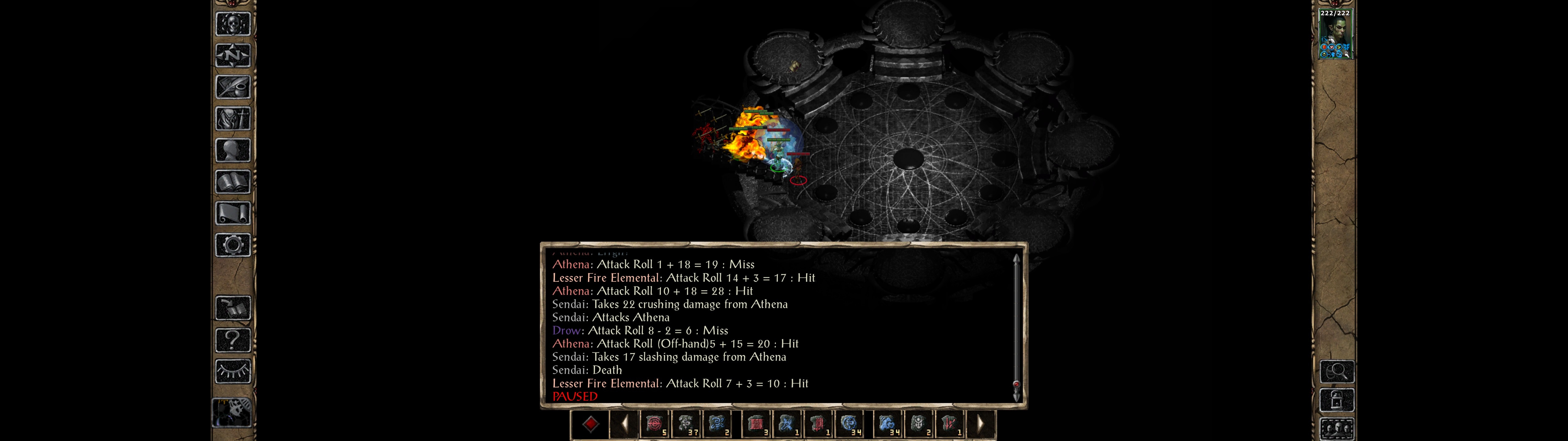Click the red diamond button on action bar
Image resolution: width=1568 pixels, height=441 pixels.
[x=590, y=424]
